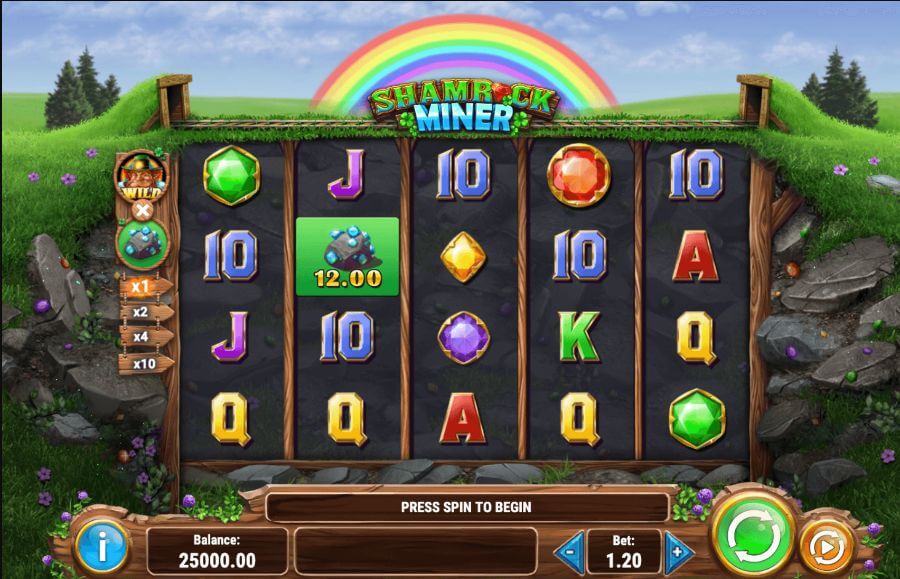Decrease the bet with the left arrow
This screenshot has height=579, width=900.
point(569,551)
